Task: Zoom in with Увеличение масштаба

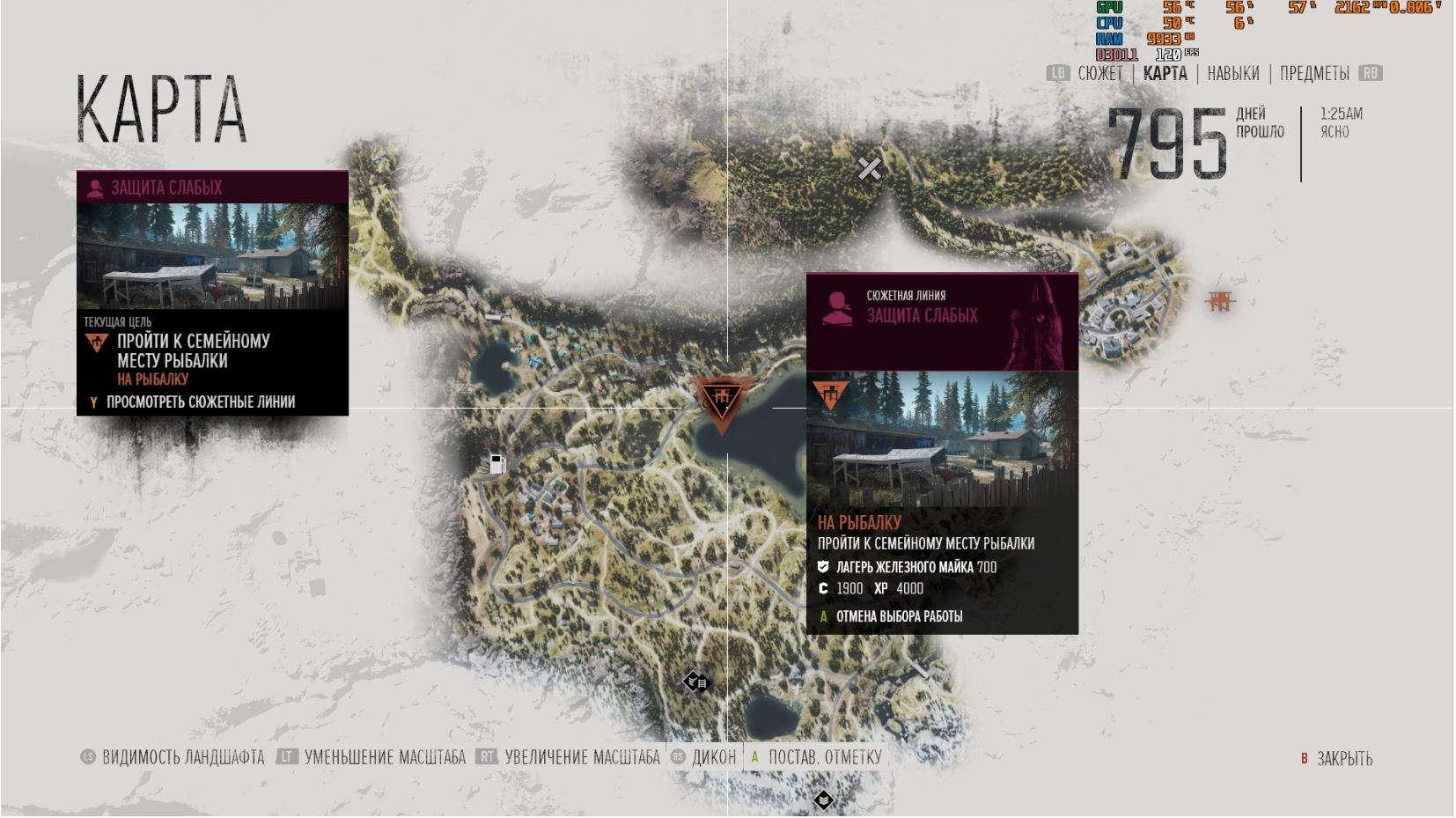Action: [x=581, y=757]
